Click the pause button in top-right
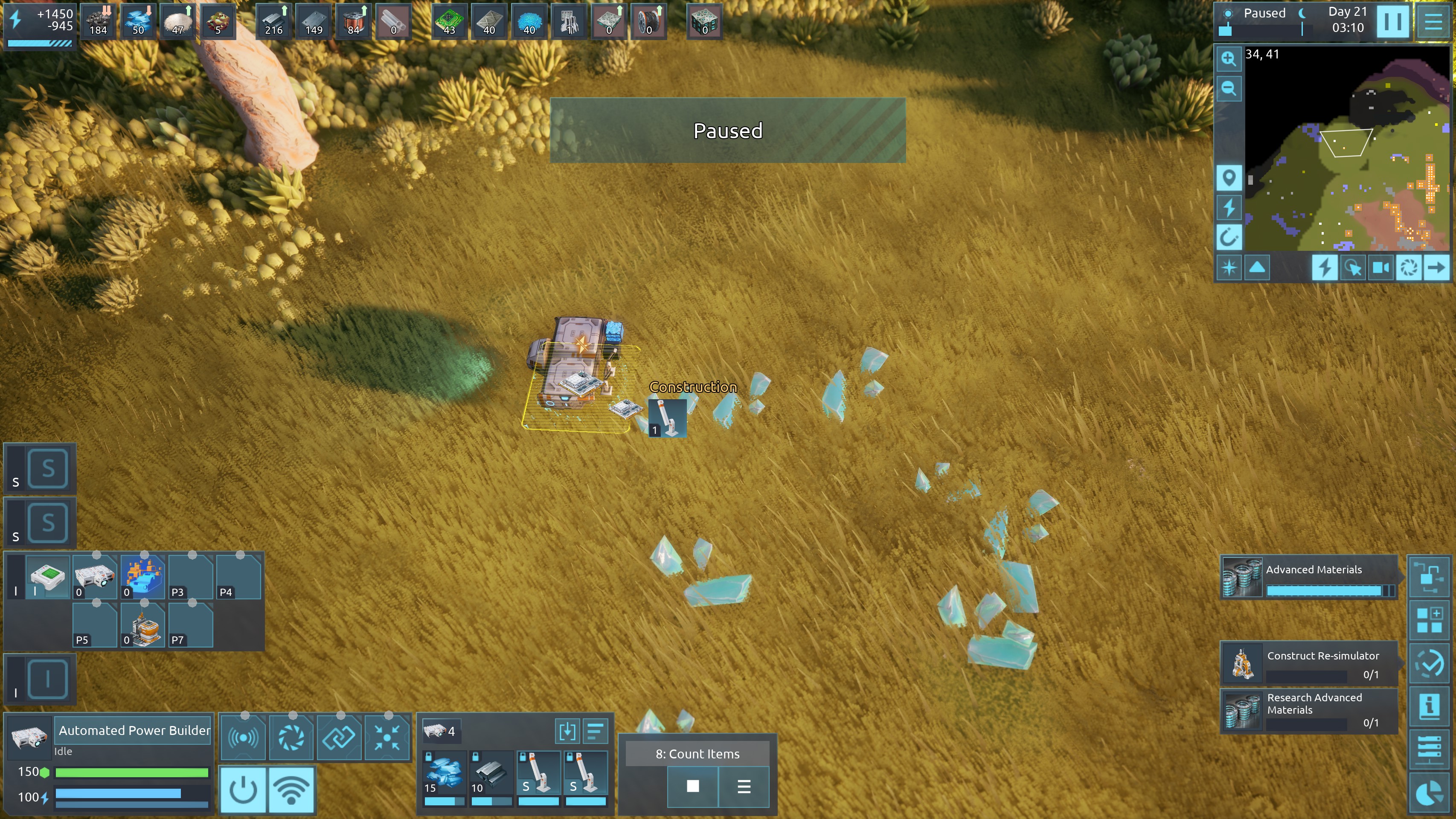Screen dimensions: 1456x819 (1392, 21)
